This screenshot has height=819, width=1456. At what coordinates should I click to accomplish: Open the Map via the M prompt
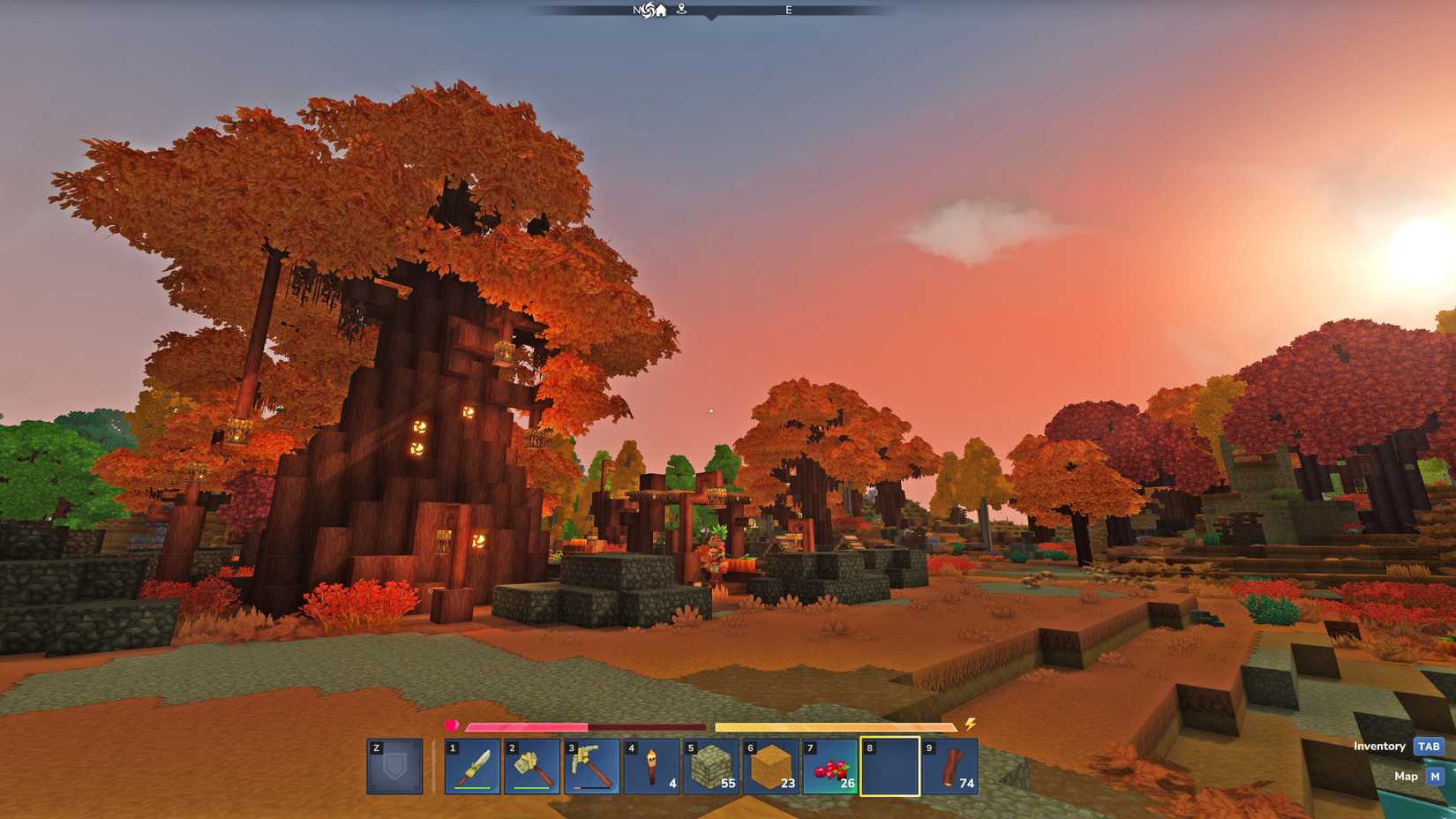tap(1434, 776)
